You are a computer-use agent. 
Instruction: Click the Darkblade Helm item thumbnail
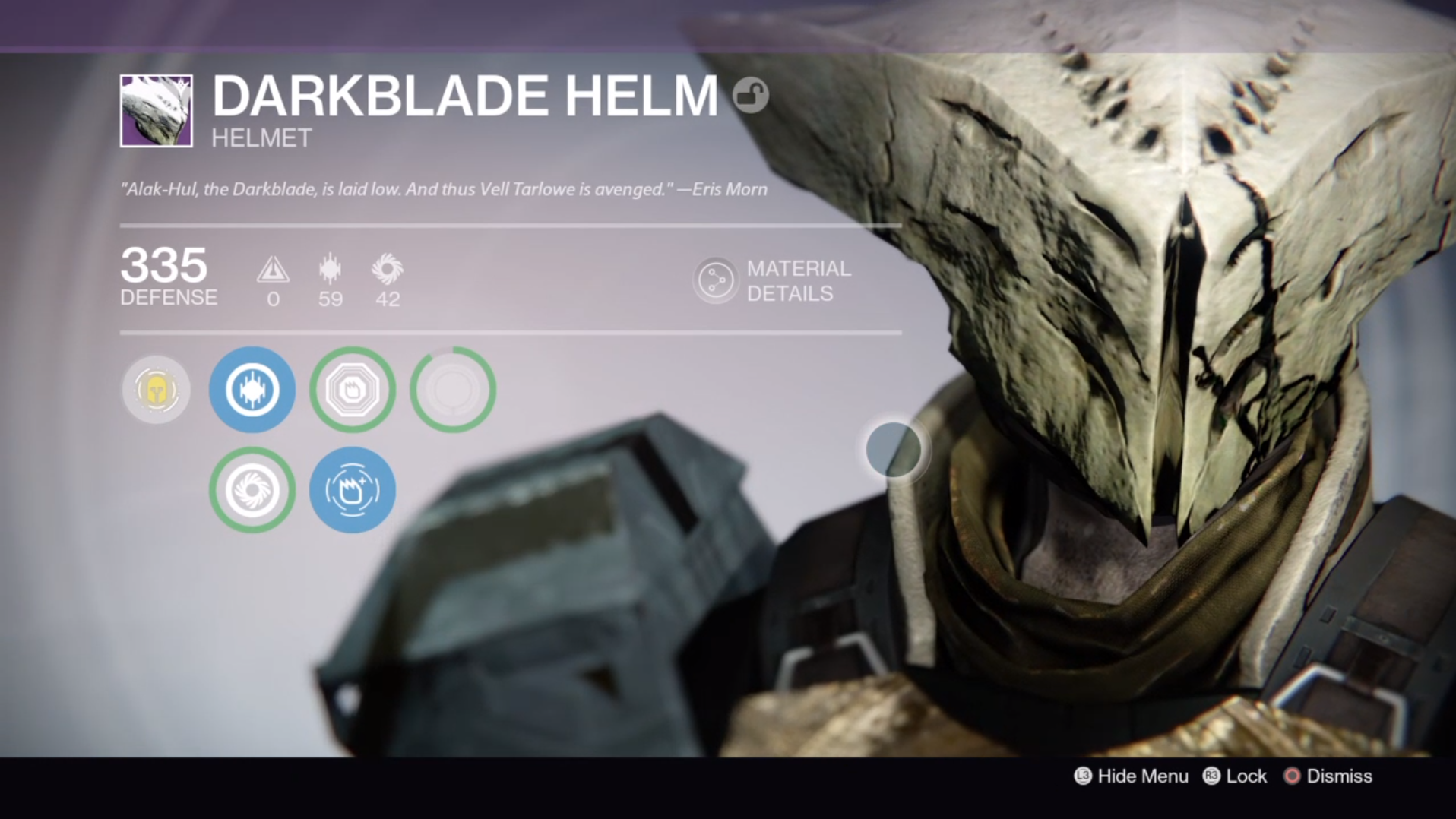point(157,111)
